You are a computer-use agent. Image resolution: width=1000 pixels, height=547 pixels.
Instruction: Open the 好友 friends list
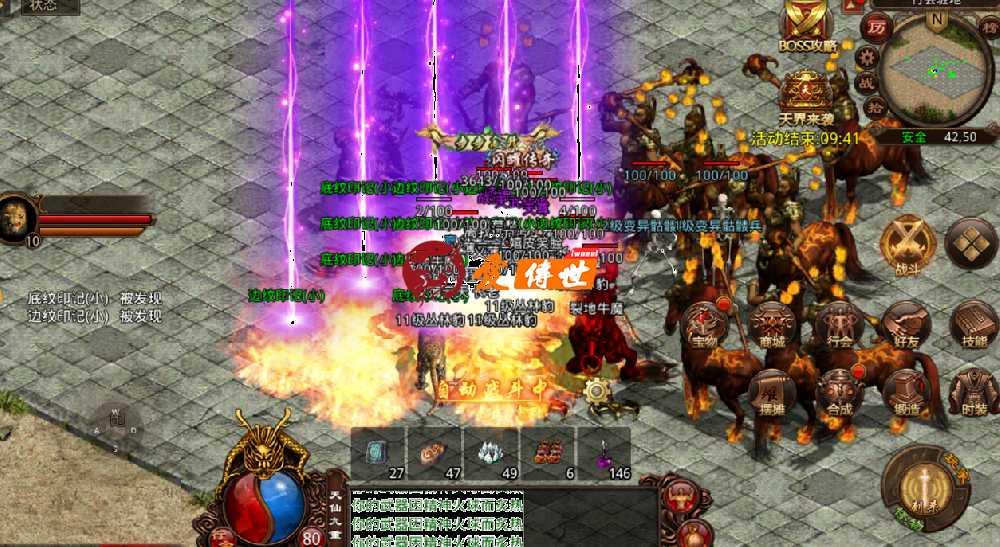coord(906,322)
